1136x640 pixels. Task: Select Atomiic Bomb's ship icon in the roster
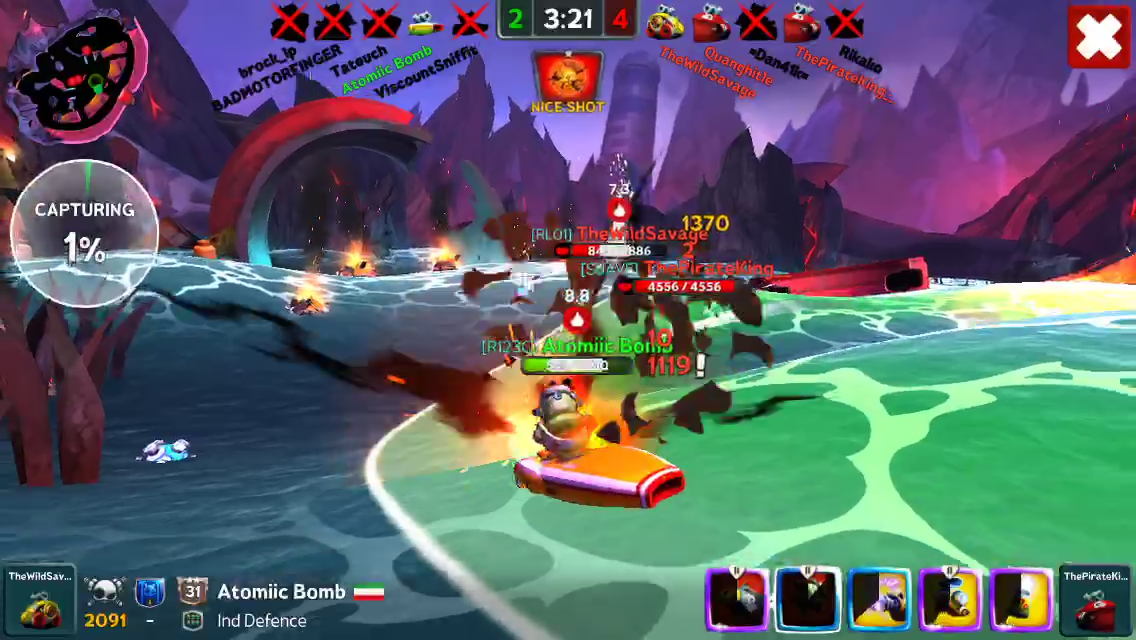[x=425, y=20]
